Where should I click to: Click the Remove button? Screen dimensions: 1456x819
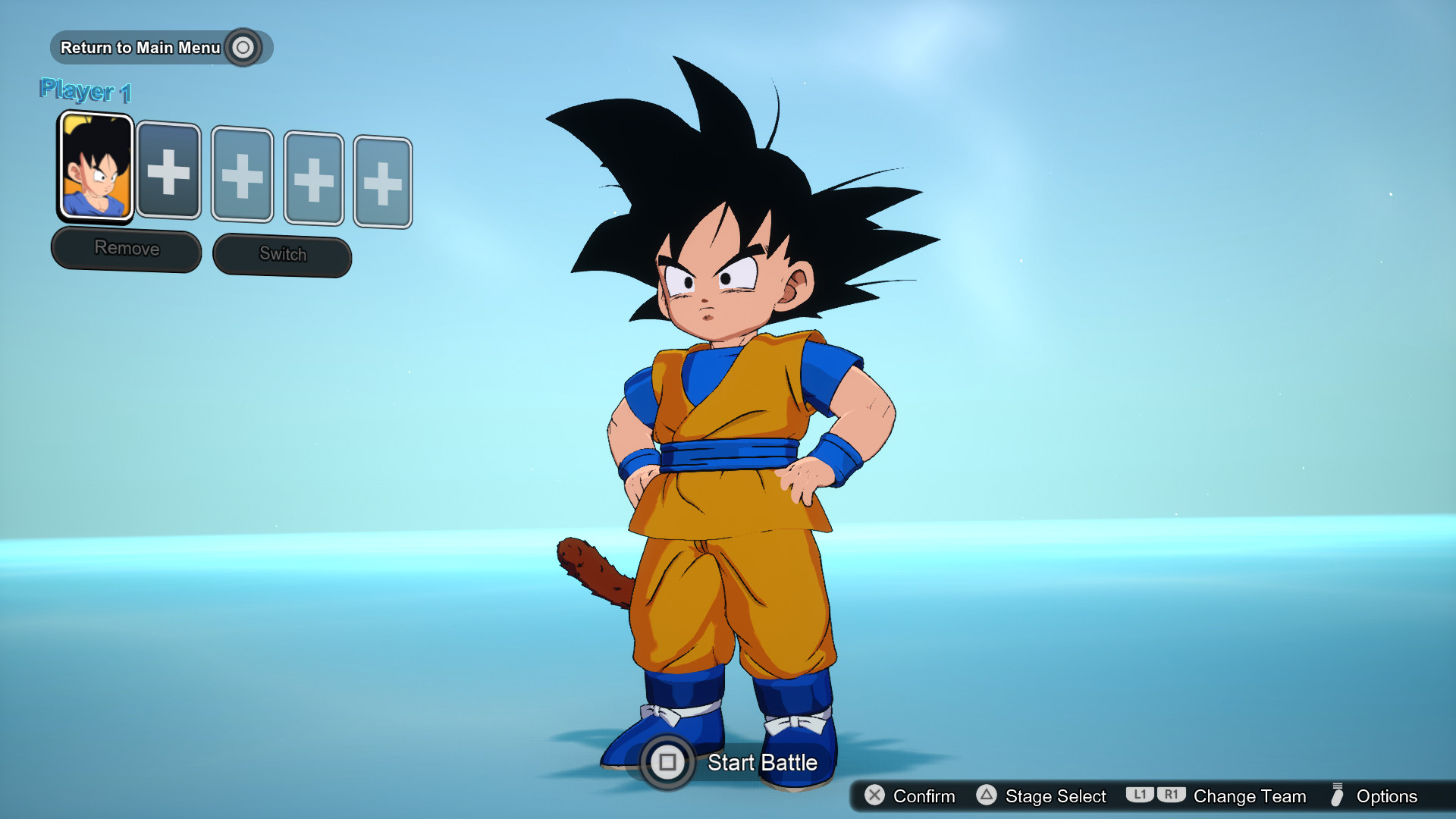pos(126,248)
